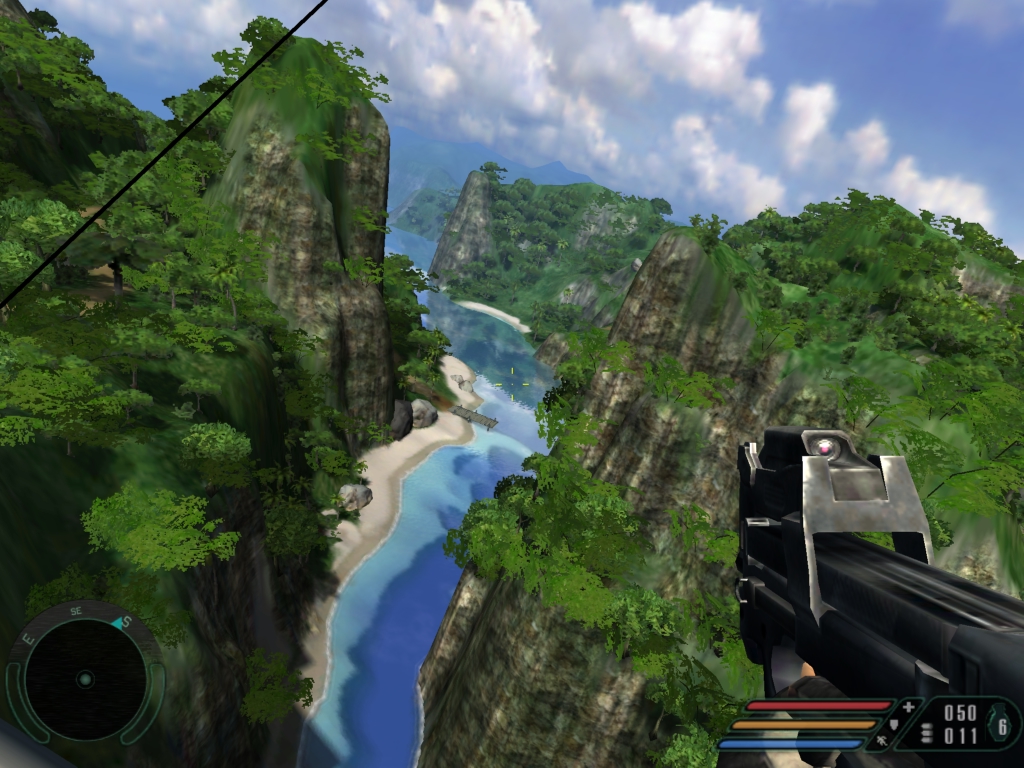Click the running man stamina icon
1024x768 pixels.
883,742
